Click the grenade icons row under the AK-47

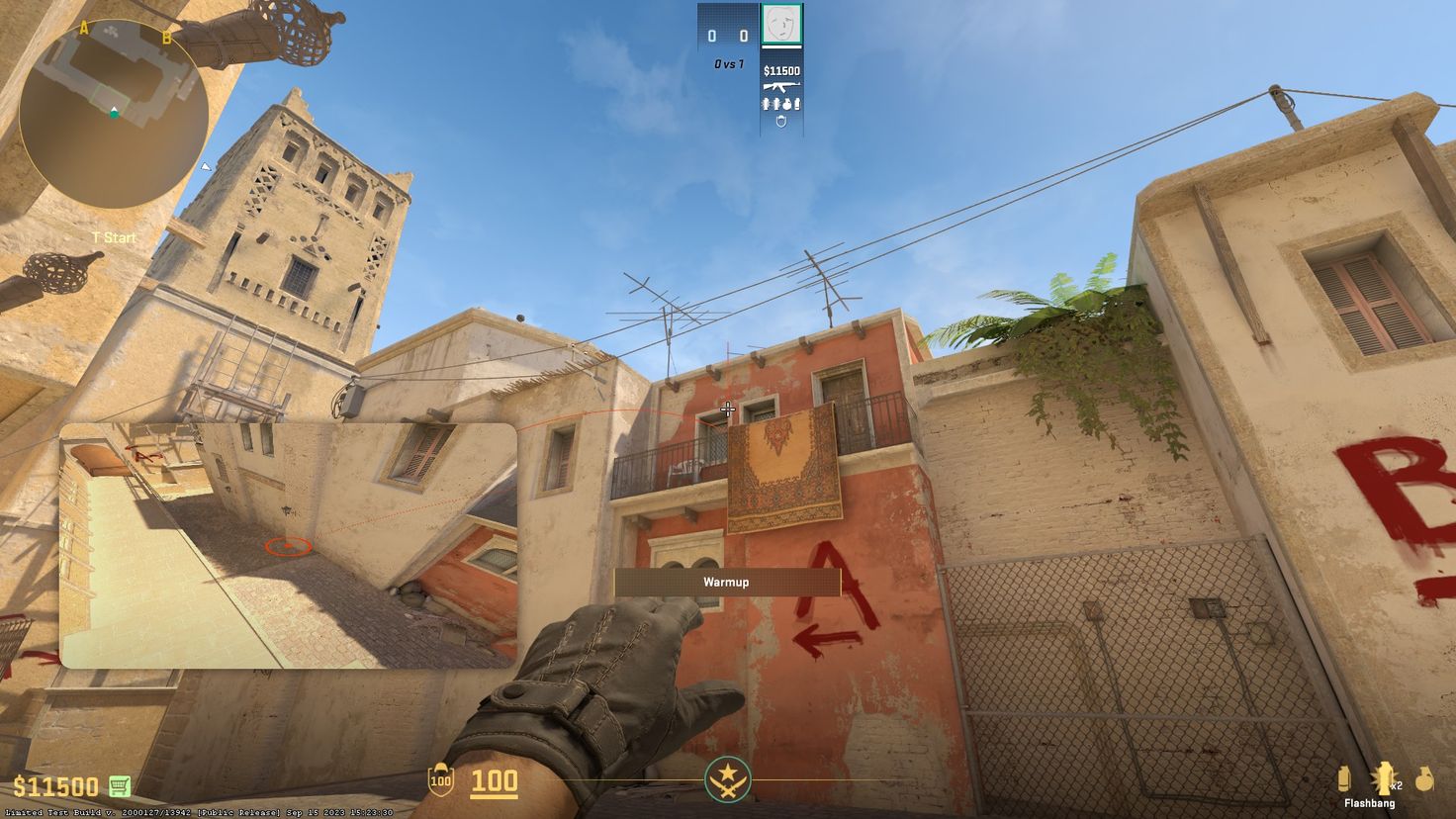click(781, 104)
